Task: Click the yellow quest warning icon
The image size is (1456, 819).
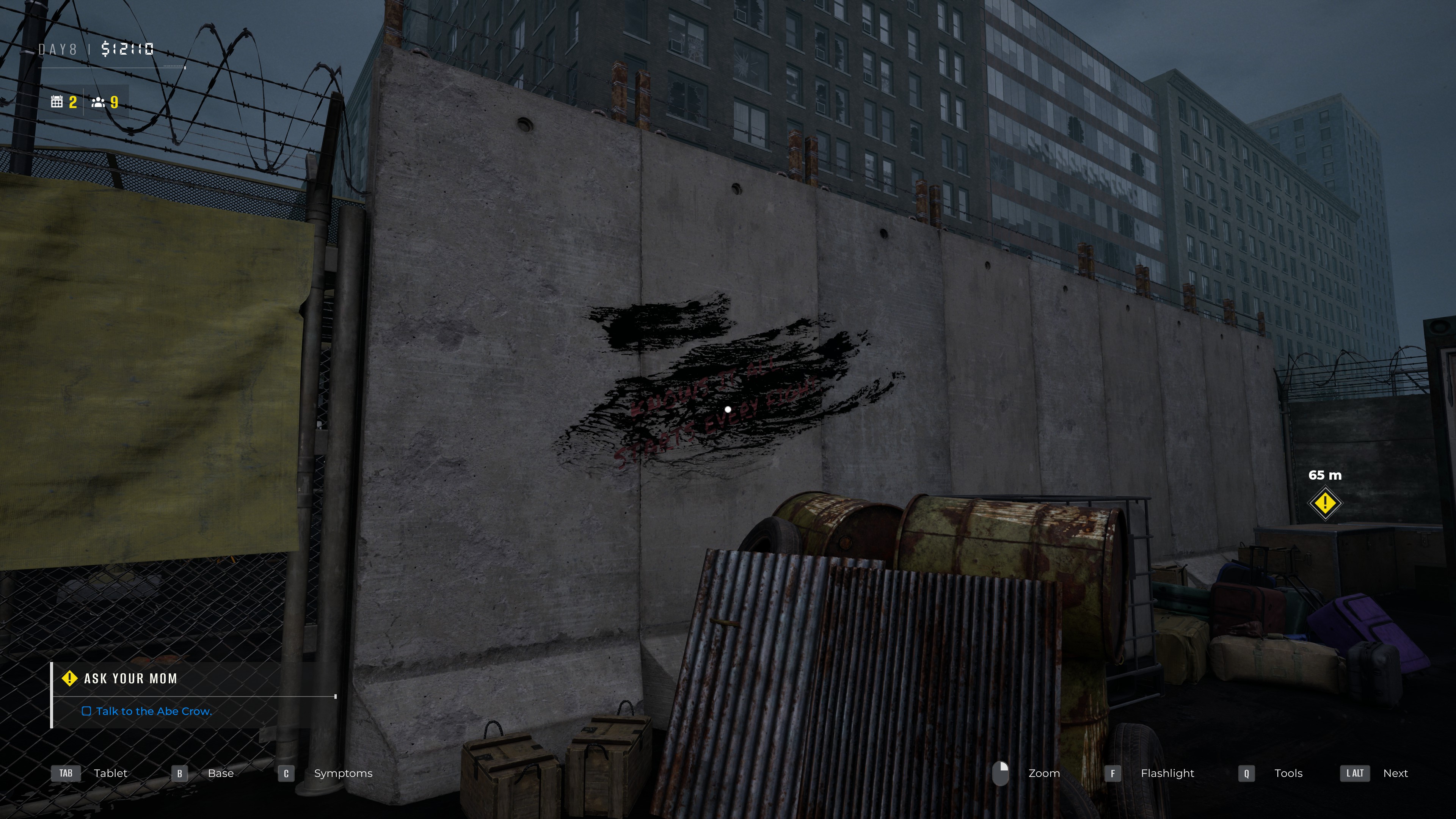Action: click(69, 678)
